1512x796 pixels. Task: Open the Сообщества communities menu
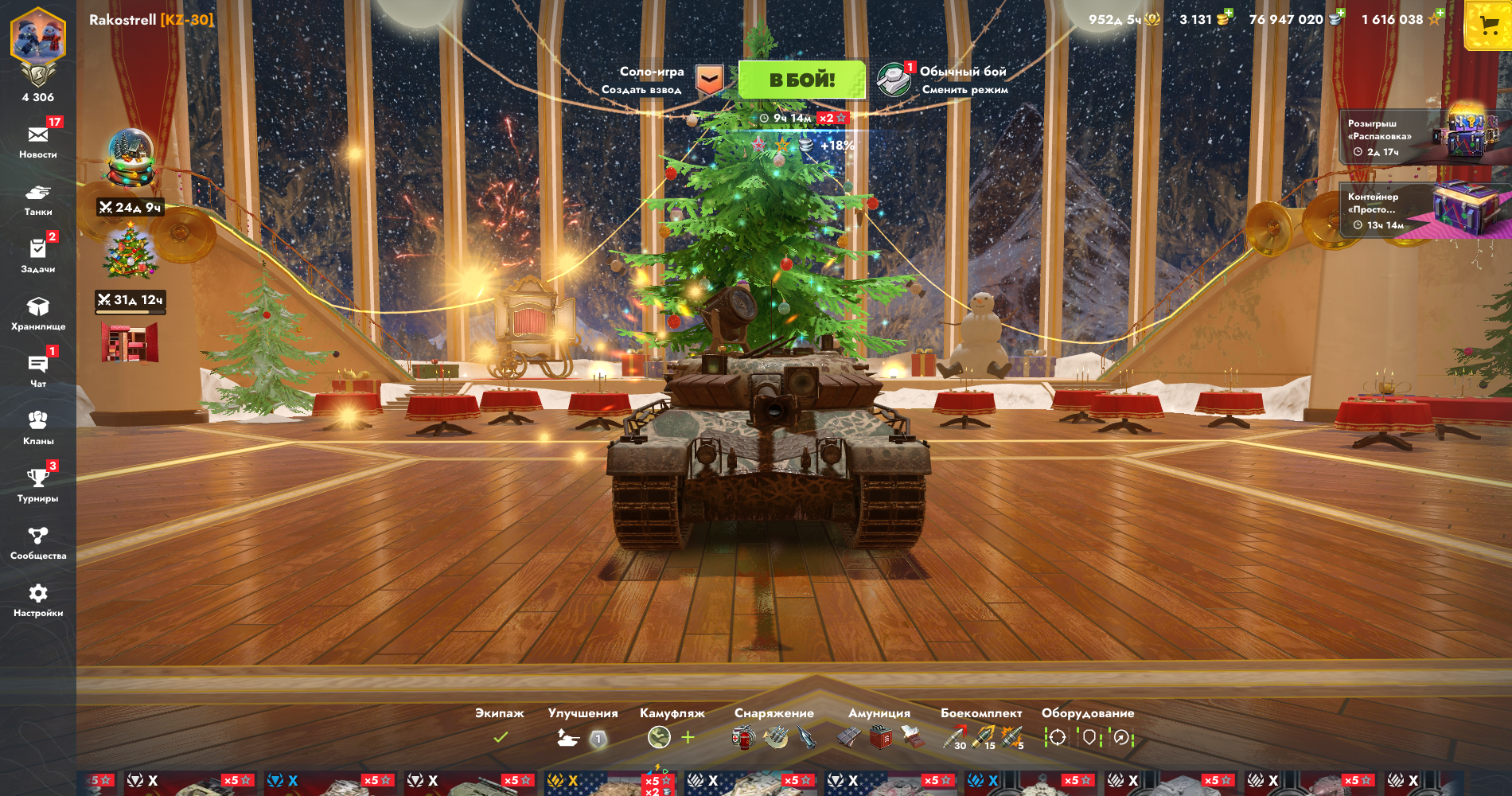point(38,542)
